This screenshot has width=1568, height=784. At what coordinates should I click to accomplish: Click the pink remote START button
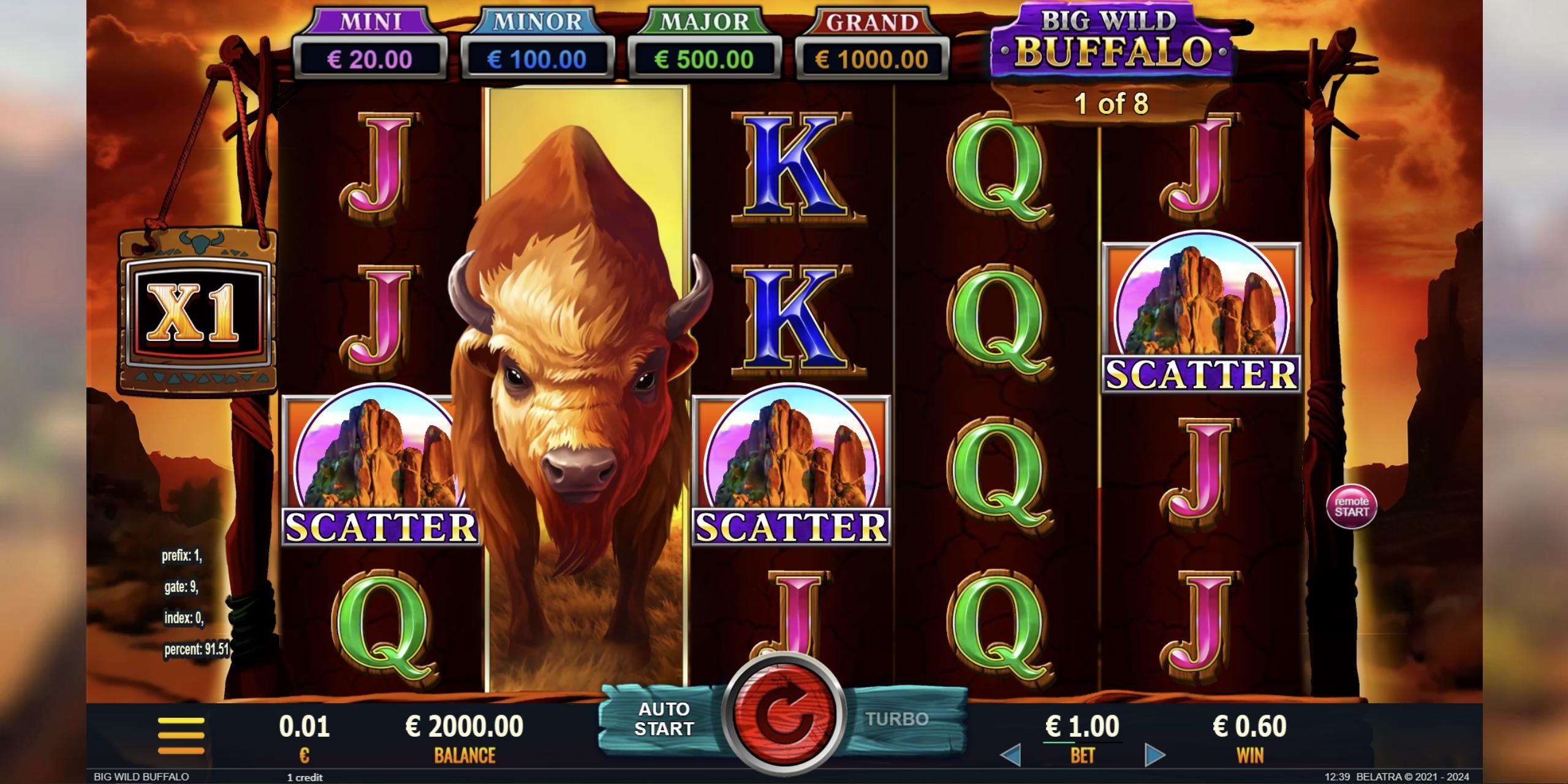(x=1351, y=506)
